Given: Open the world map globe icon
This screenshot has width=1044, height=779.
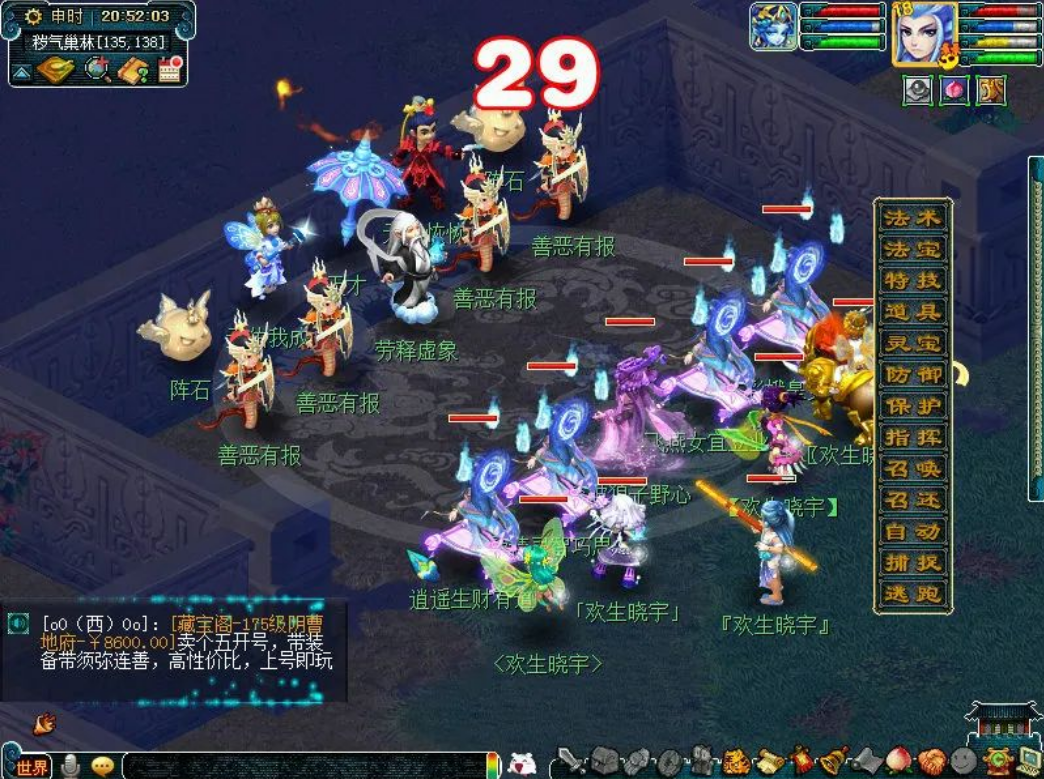Looking at the screenshot, I should (x=98, y=69).
